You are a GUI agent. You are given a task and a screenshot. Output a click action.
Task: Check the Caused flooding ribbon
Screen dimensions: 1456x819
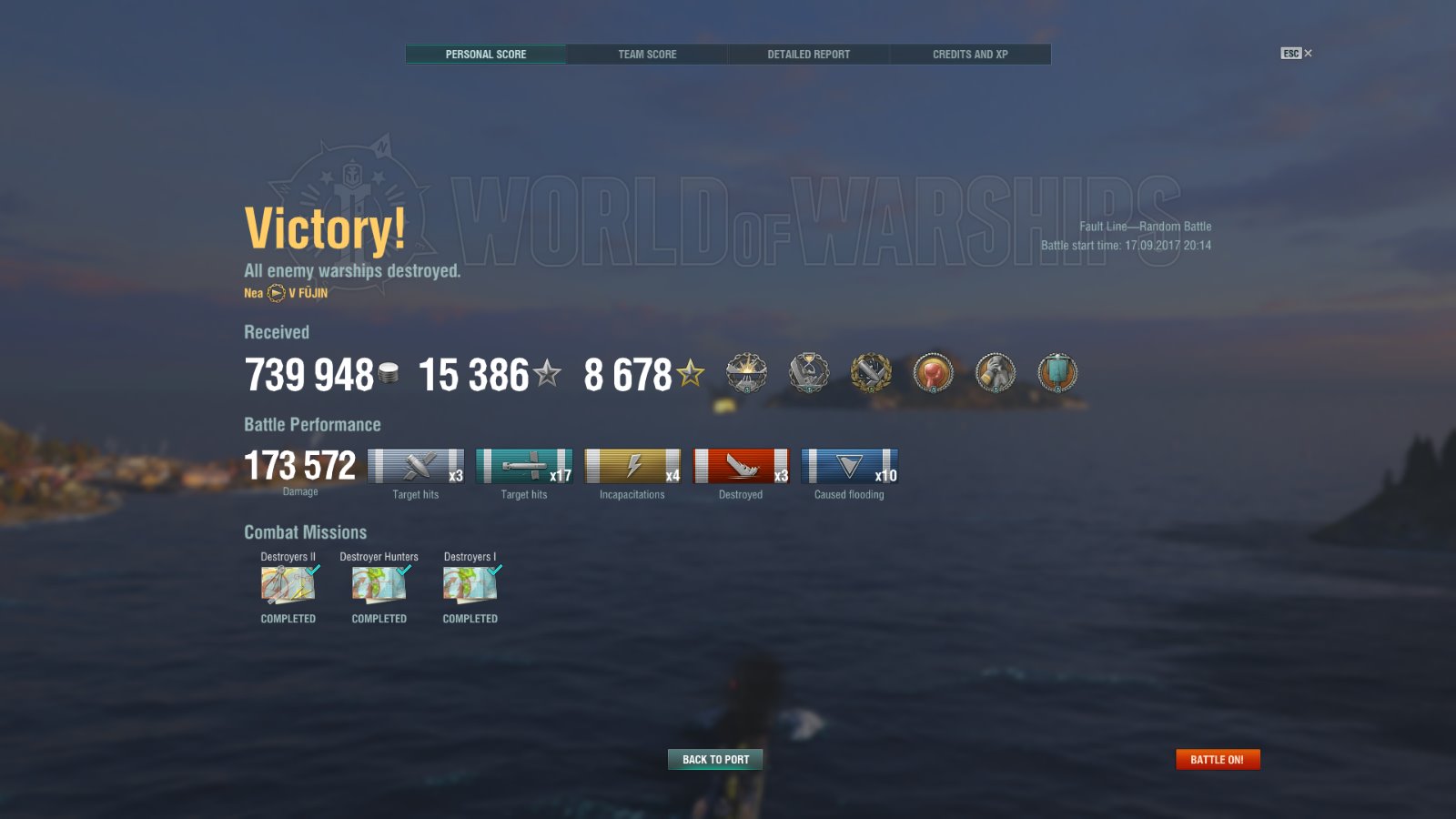point(849,466)
